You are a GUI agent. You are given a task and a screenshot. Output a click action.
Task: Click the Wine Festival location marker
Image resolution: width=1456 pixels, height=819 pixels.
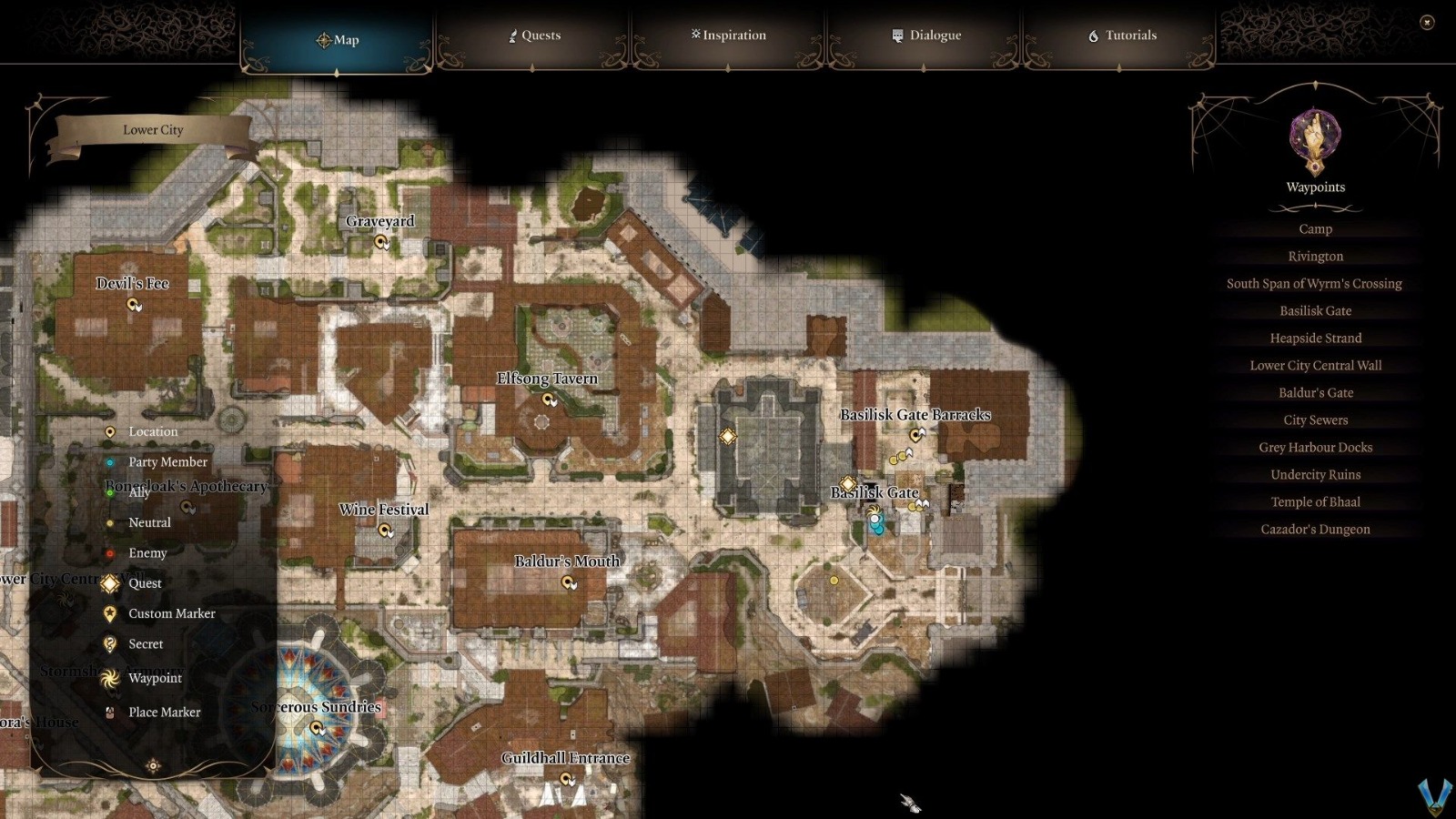[386, 528]
